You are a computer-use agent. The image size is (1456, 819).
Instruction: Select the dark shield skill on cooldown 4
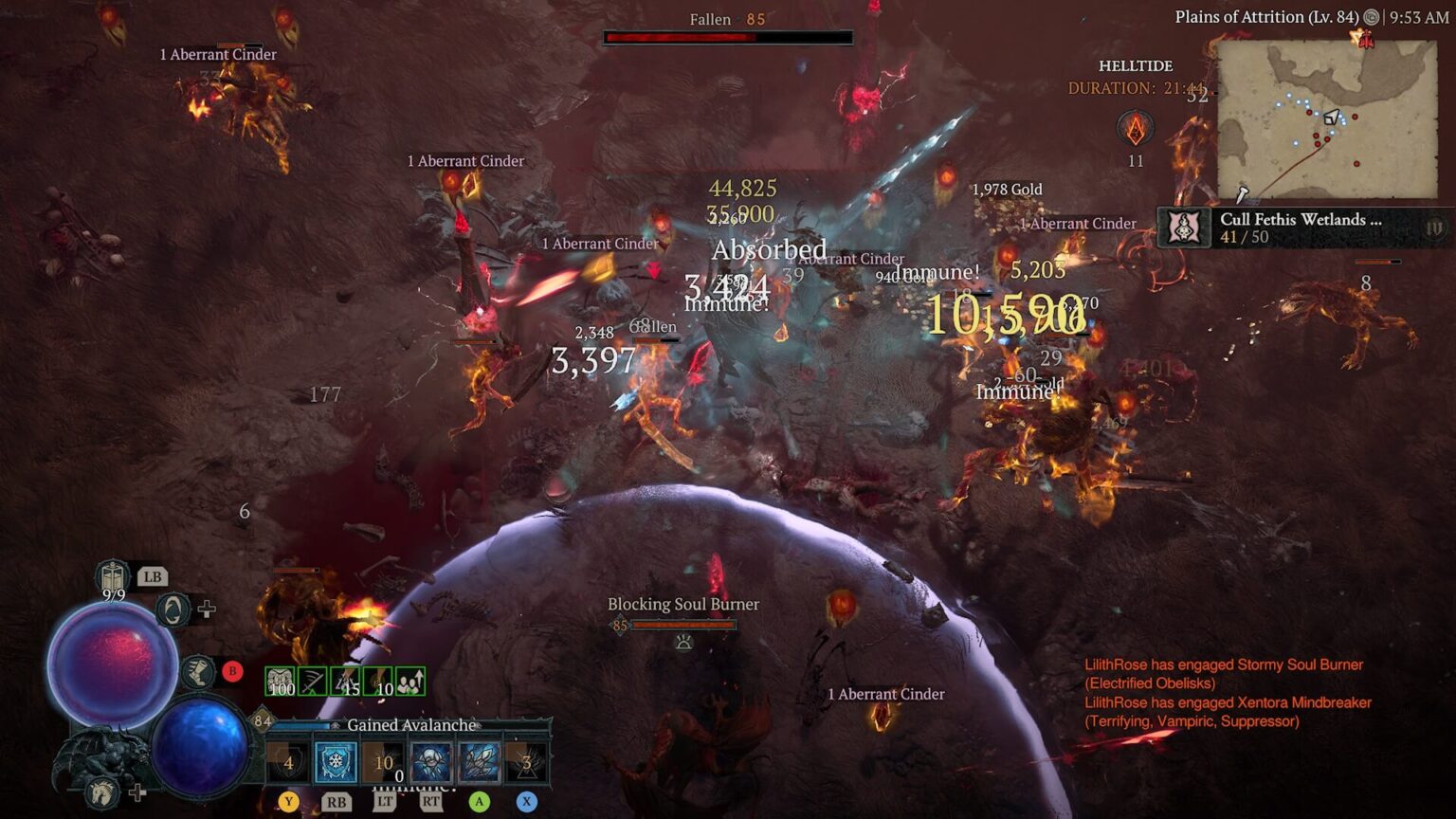point(288,761)
